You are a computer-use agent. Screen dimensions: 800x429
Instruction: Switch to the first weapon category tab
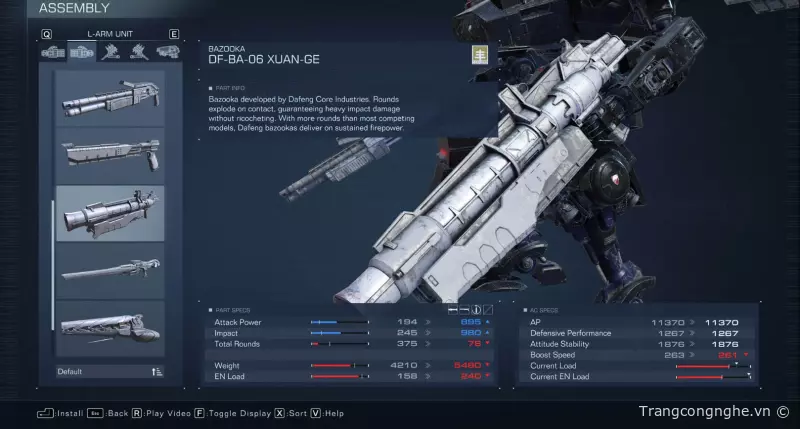pyautogui.click(x=52, y=51)
